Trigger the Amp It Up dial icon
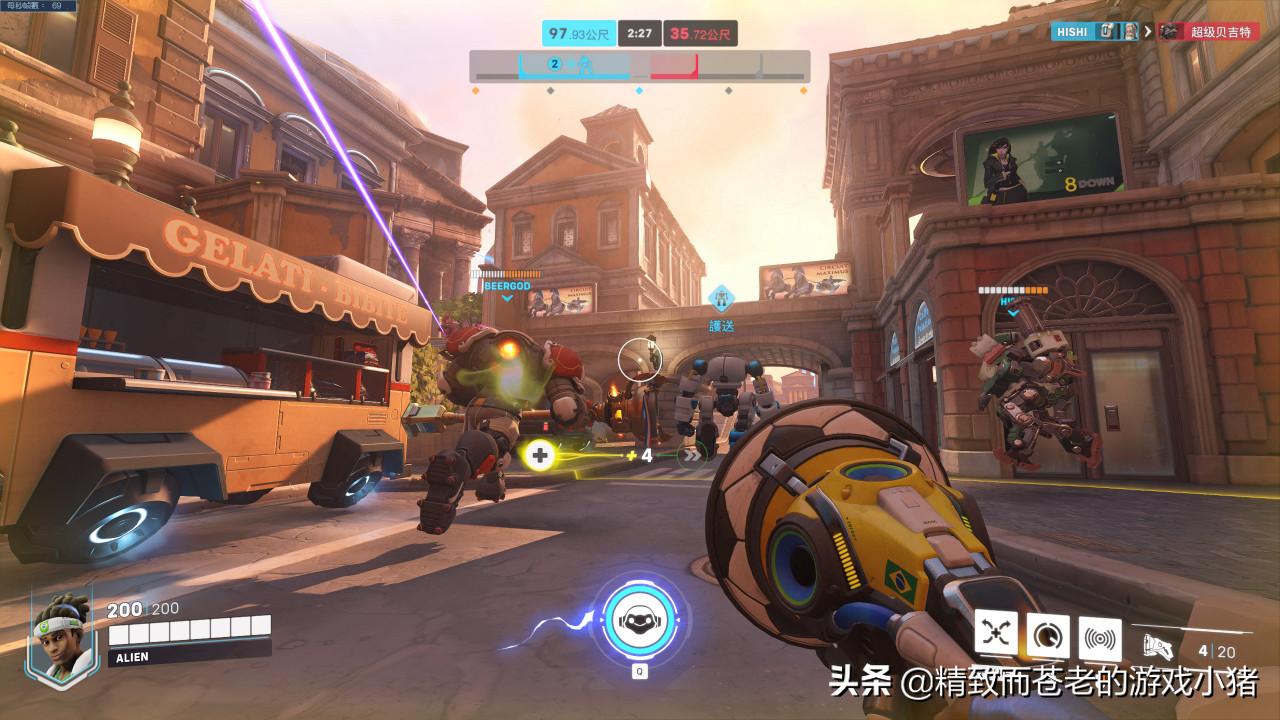 (x=1048, y=635)
